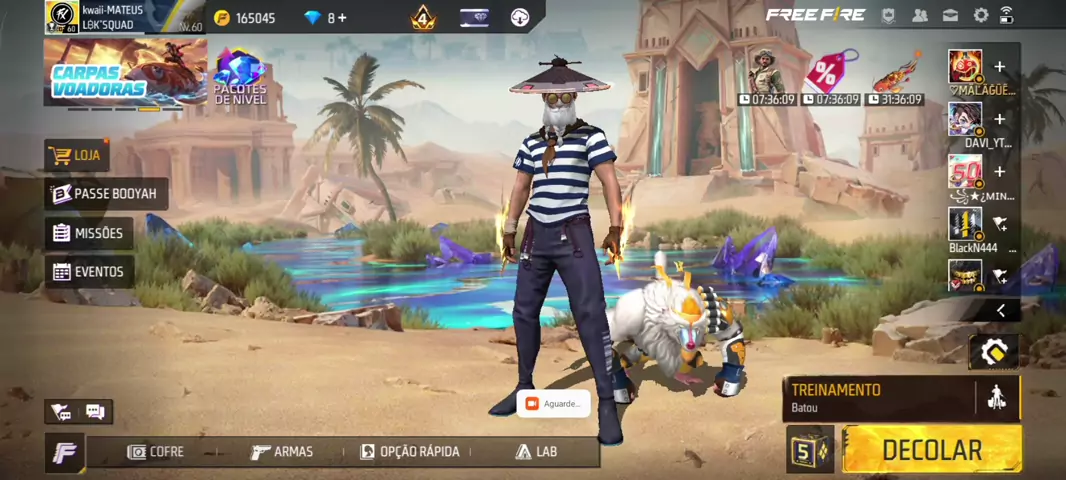This screenshot has height=480, width=1066.
Task: Open the LAB tab
Action: point(536,452)
